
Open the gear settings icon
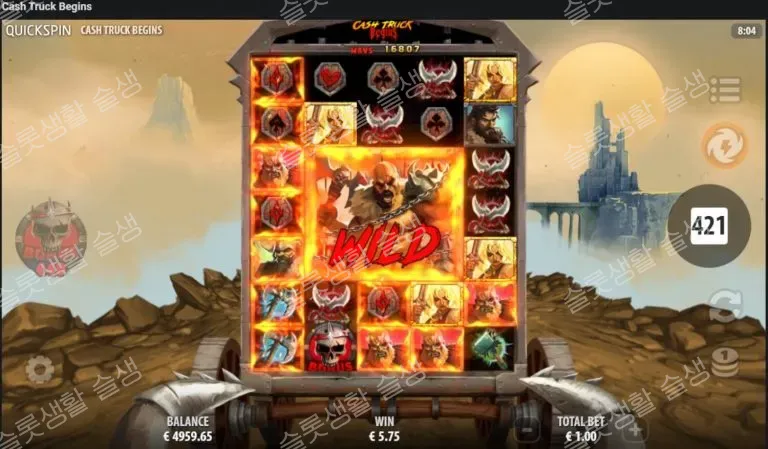coord(40,371)
